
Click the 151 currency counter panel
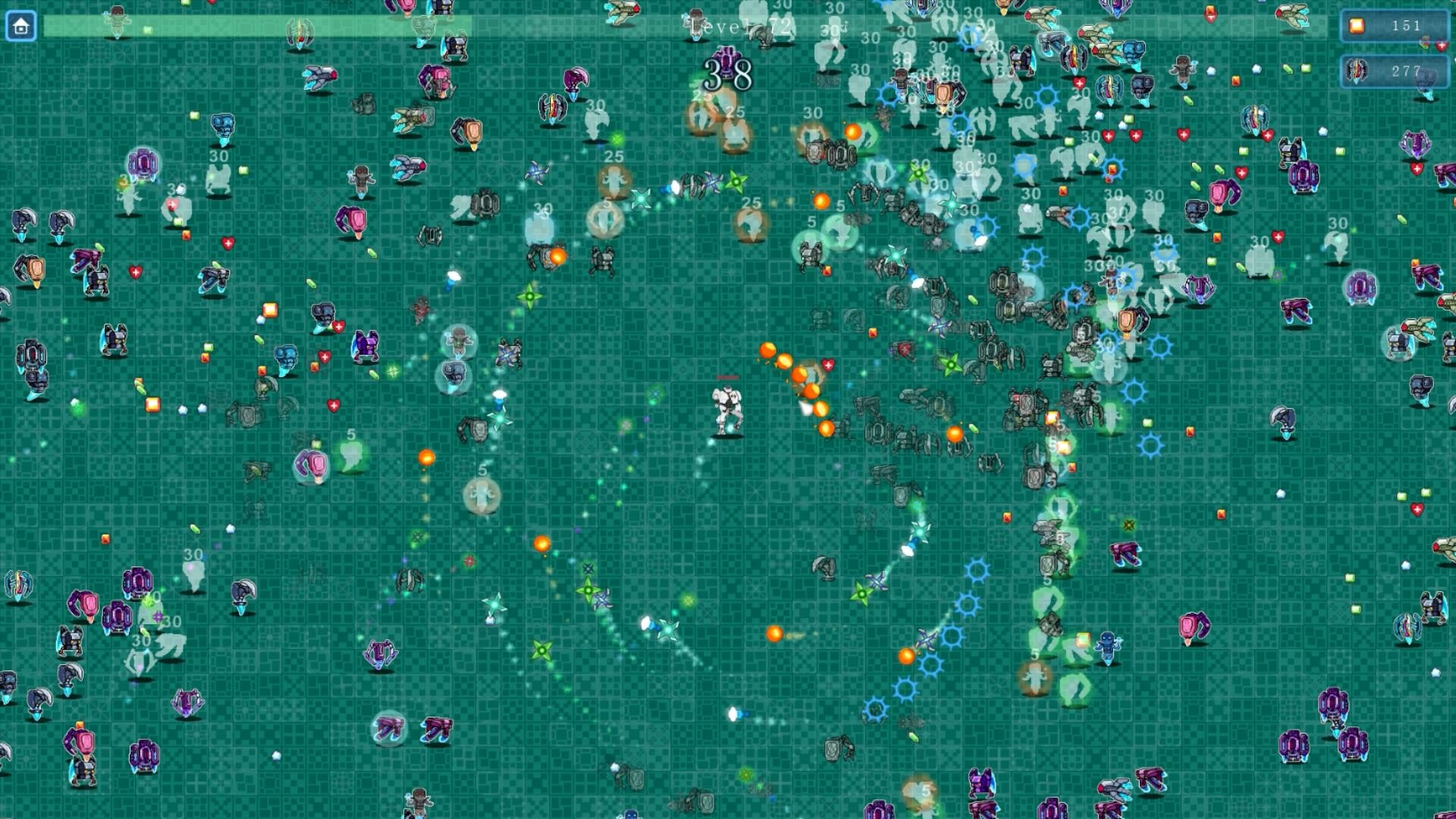pyautogui.click(x=1395, y=27)
